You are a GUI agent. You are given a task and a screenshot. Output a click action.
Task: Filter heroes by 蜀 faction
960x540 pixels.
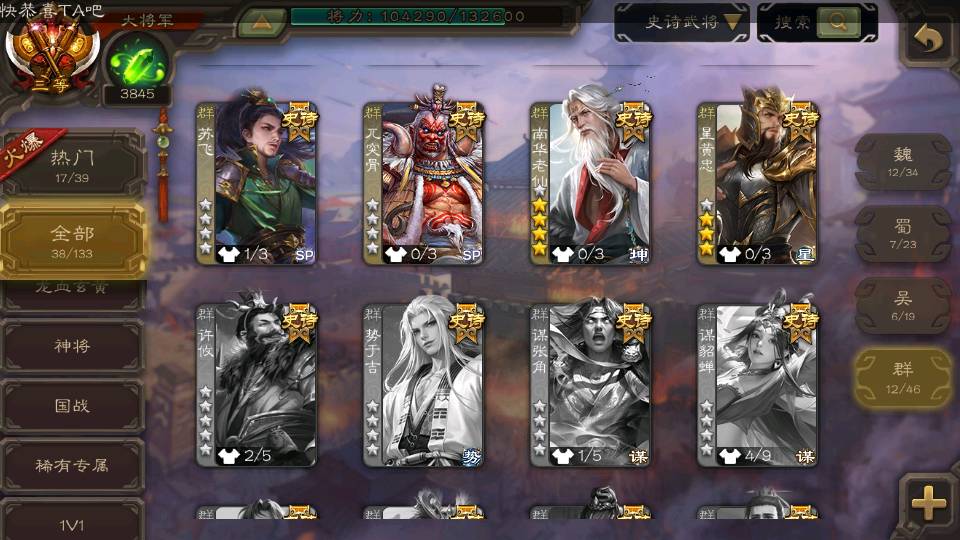[902, 233]
